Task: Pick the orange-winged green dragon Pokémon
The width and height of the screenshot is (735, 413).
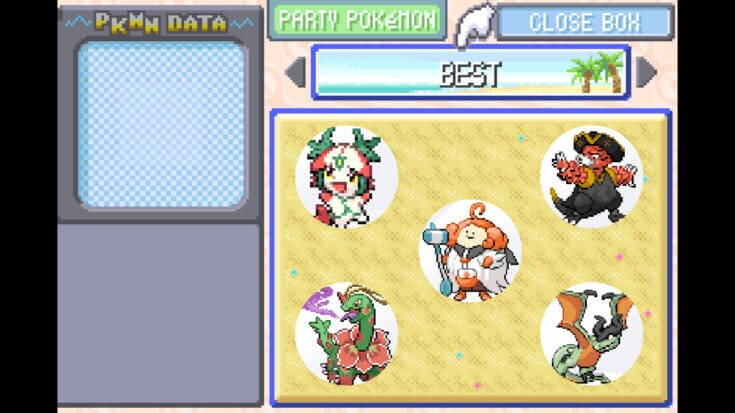Action: coord(591,333)
